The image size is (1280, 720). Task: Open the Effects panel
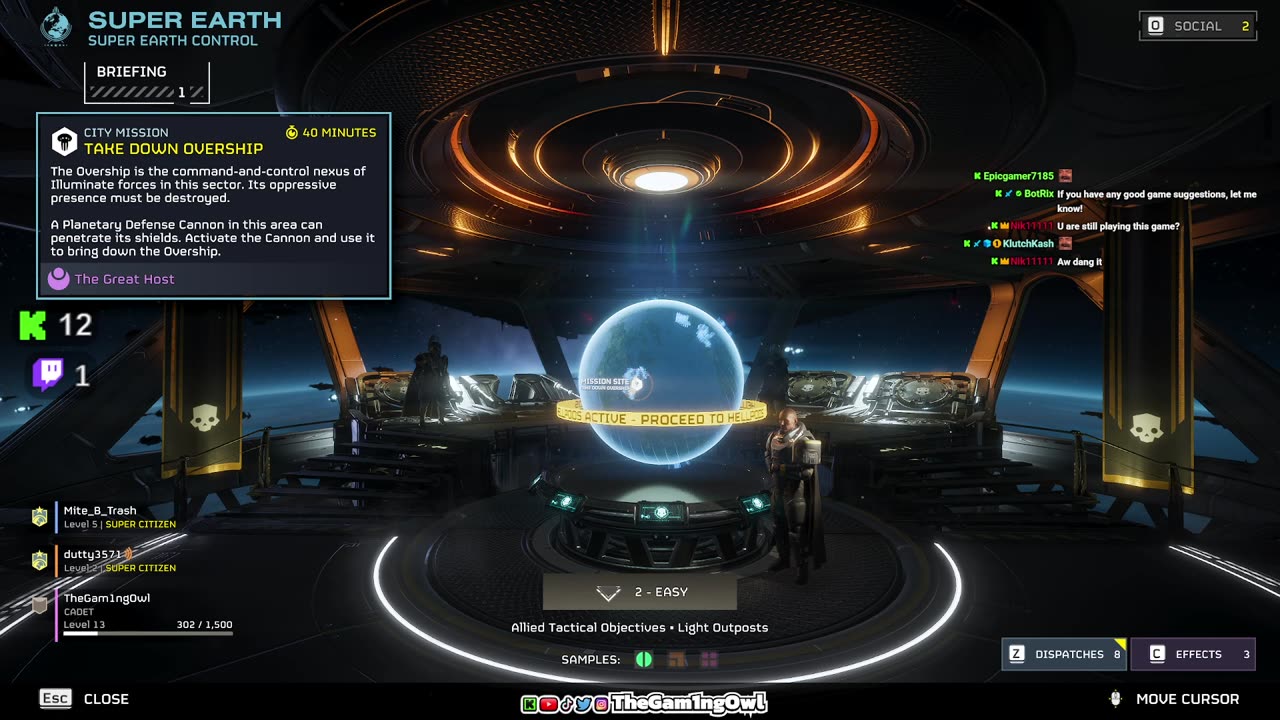pyautogui.click(x=1193, y=654)
